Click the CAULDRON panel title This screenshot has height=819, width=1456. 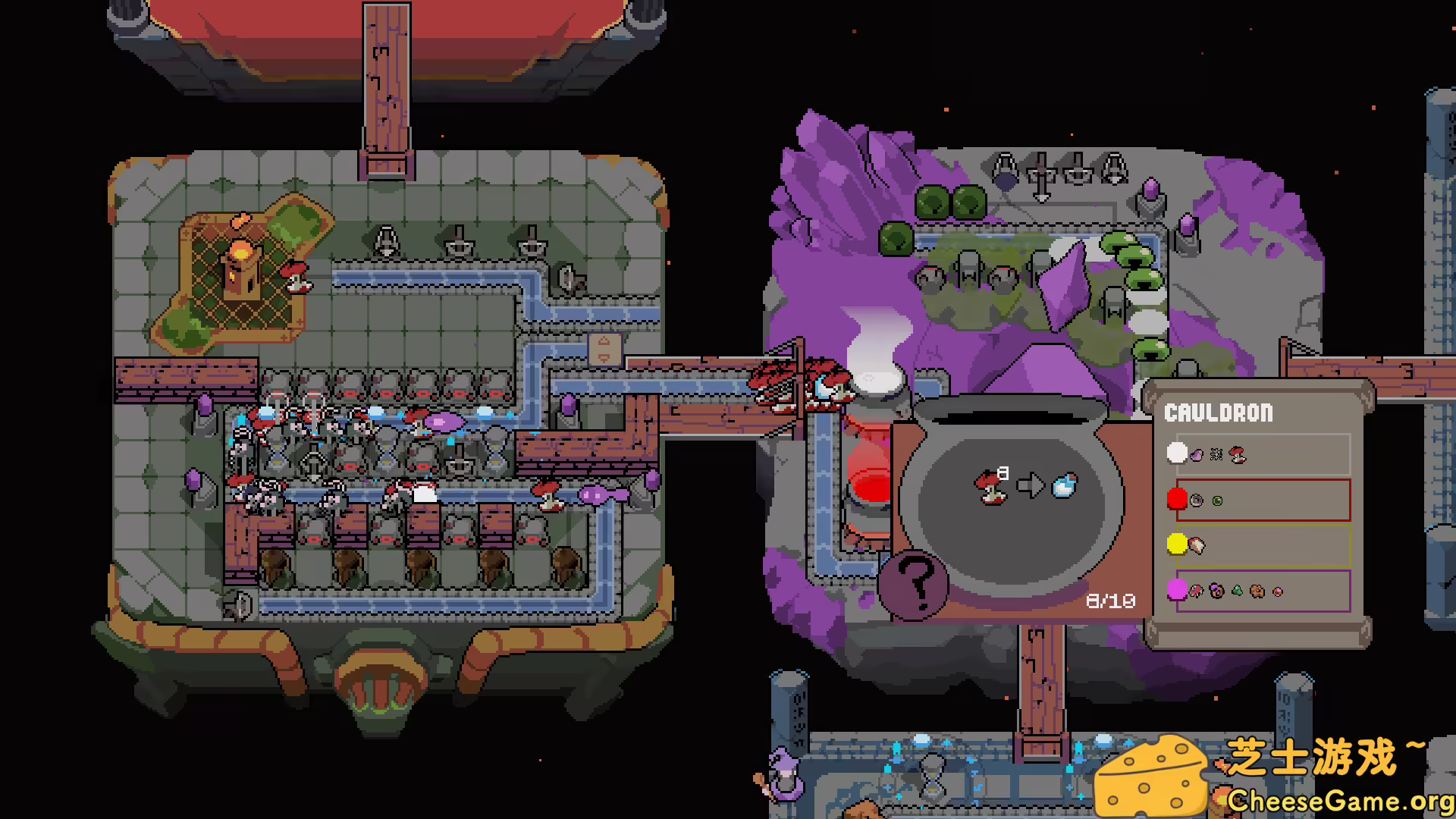point(1217,413)
